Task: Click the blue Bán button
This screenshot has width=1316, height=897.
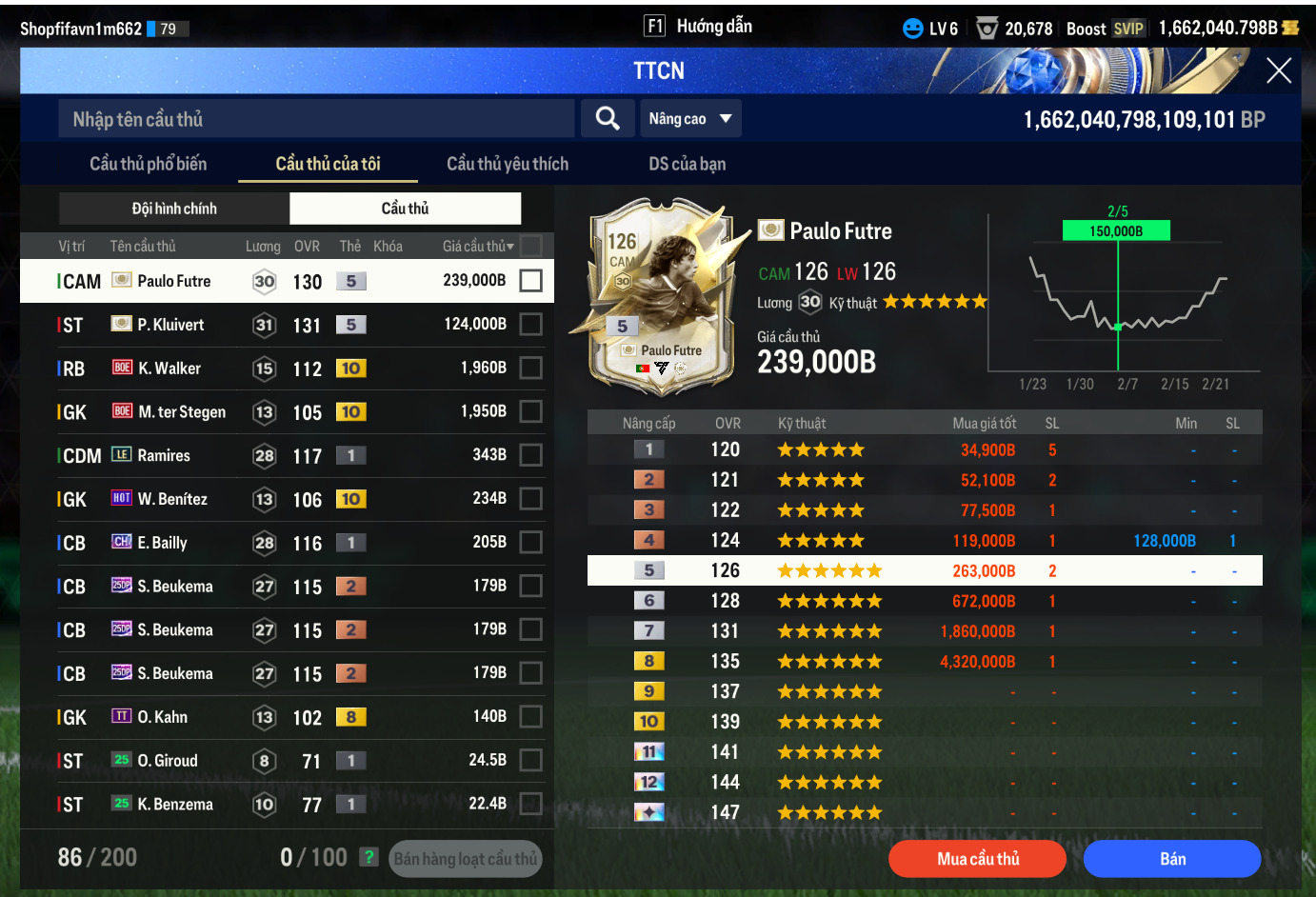Action: pos(1172,859)
